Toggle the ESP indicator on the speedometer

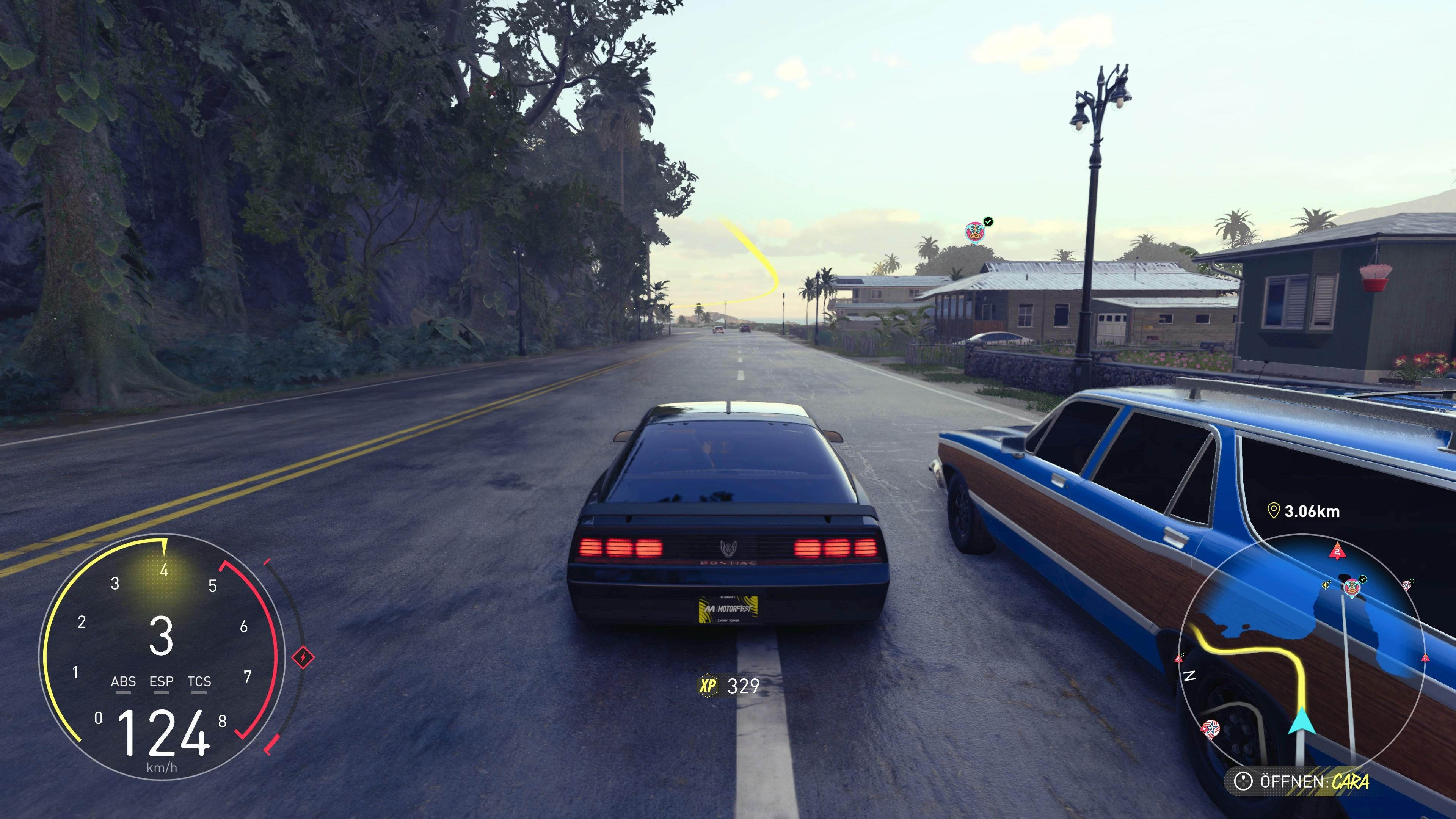click(162, 682)
